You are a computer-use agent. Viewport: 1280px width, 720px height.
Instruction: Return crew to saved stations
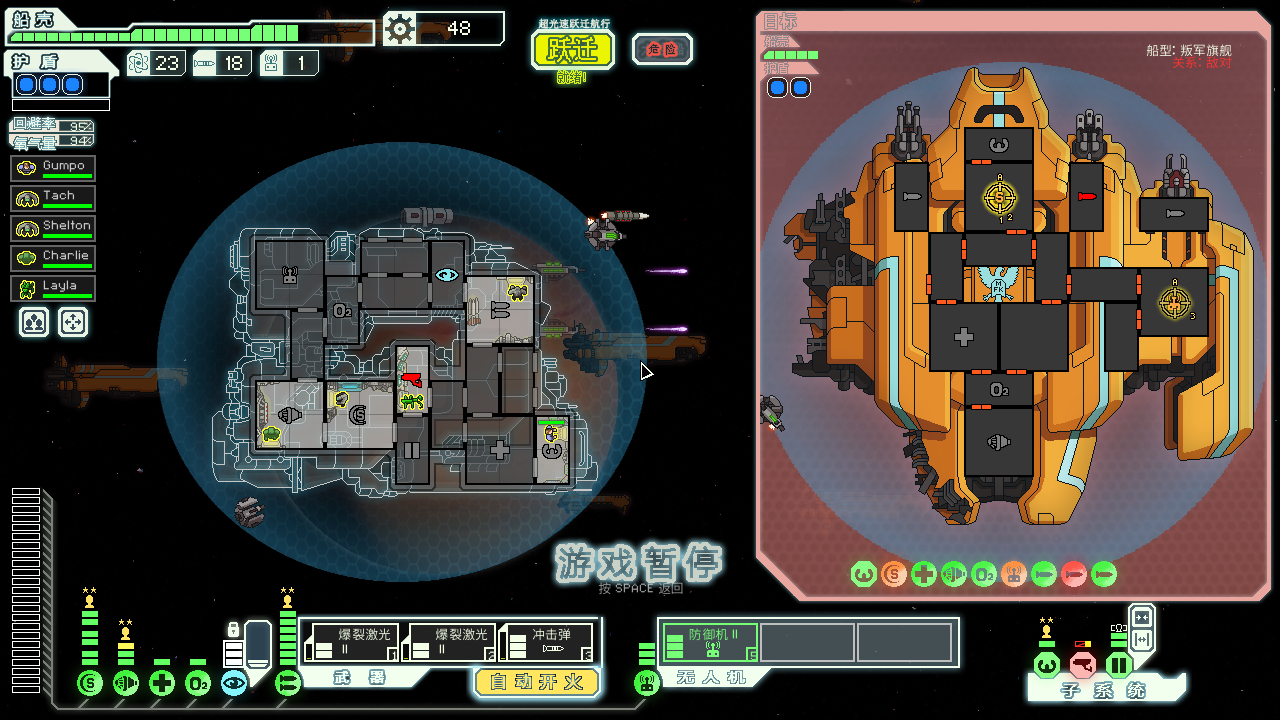tap(73, 321)
